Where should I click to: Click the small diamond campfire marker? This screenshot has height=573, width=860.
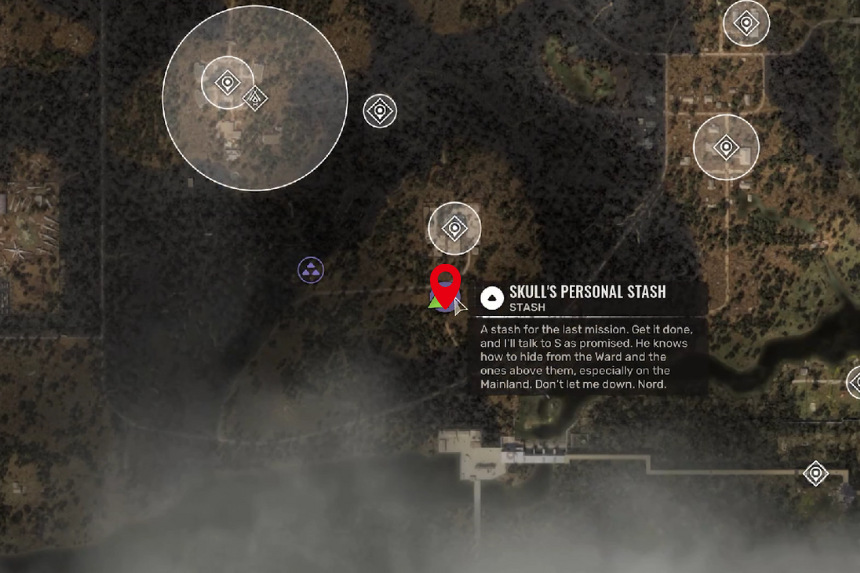pos(256,98)
